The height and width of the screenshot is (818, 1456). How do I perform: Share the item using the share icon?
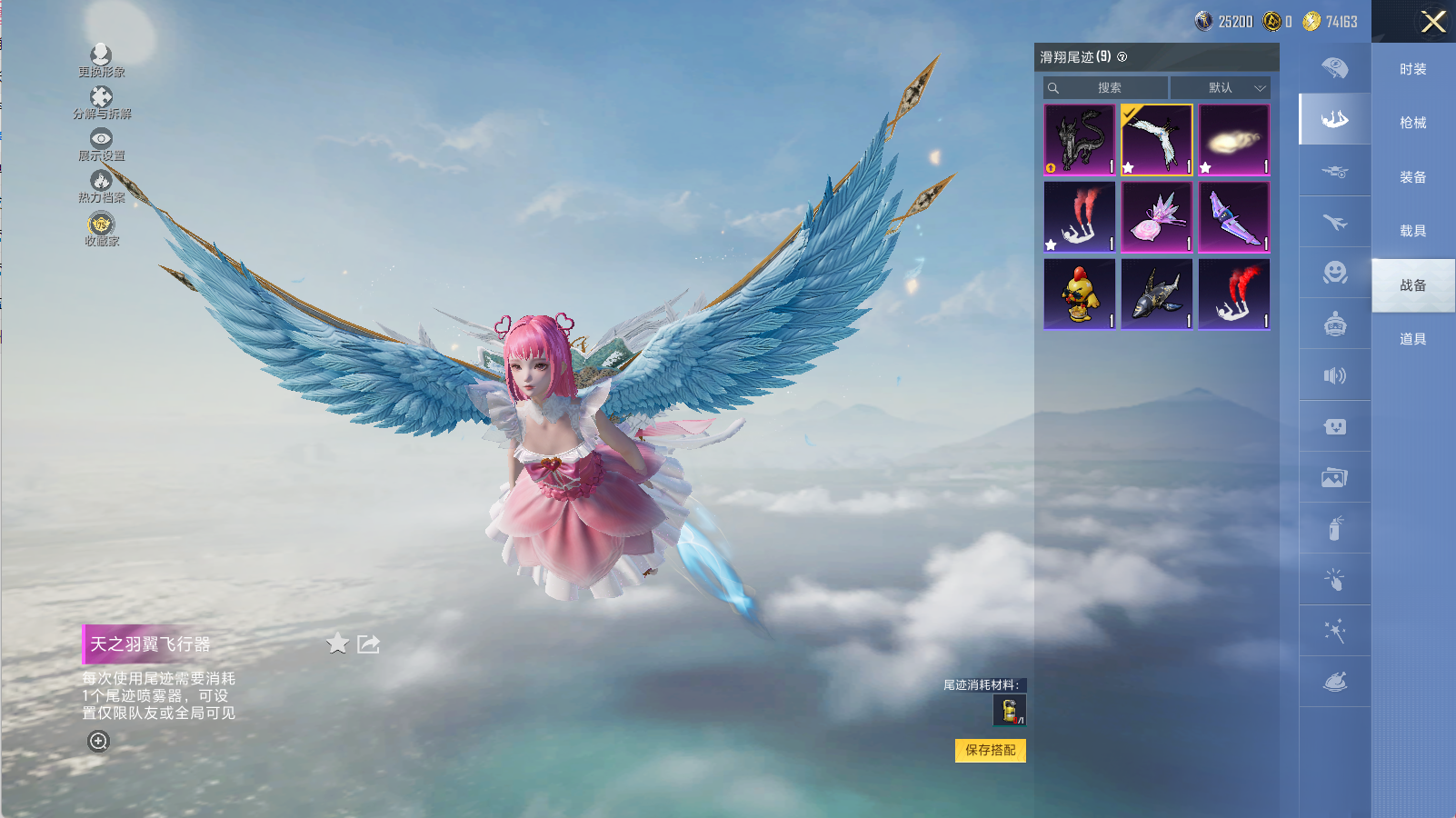tap(368, 643)
